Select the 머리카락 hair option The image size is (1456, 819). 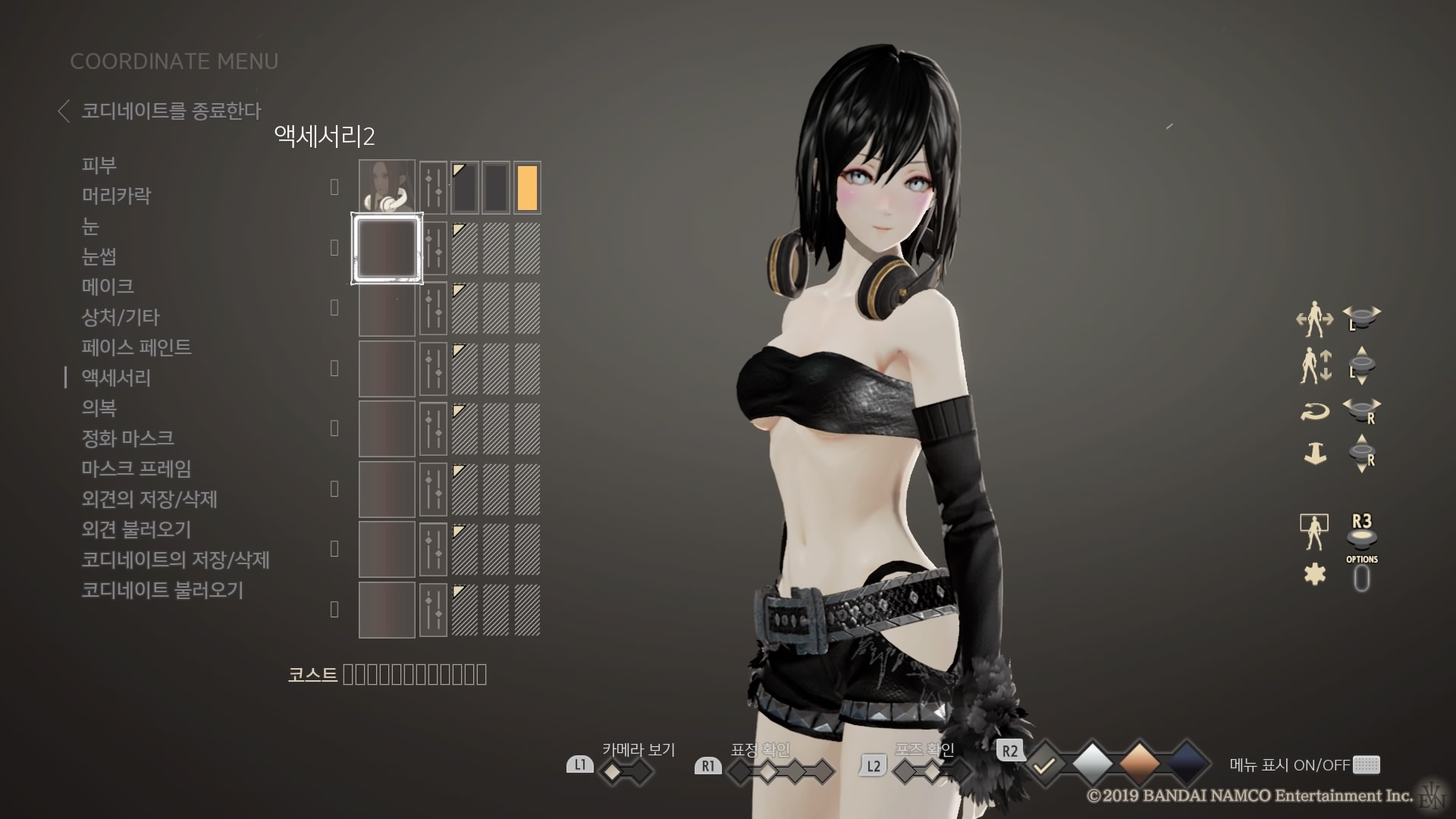(116, 196)
